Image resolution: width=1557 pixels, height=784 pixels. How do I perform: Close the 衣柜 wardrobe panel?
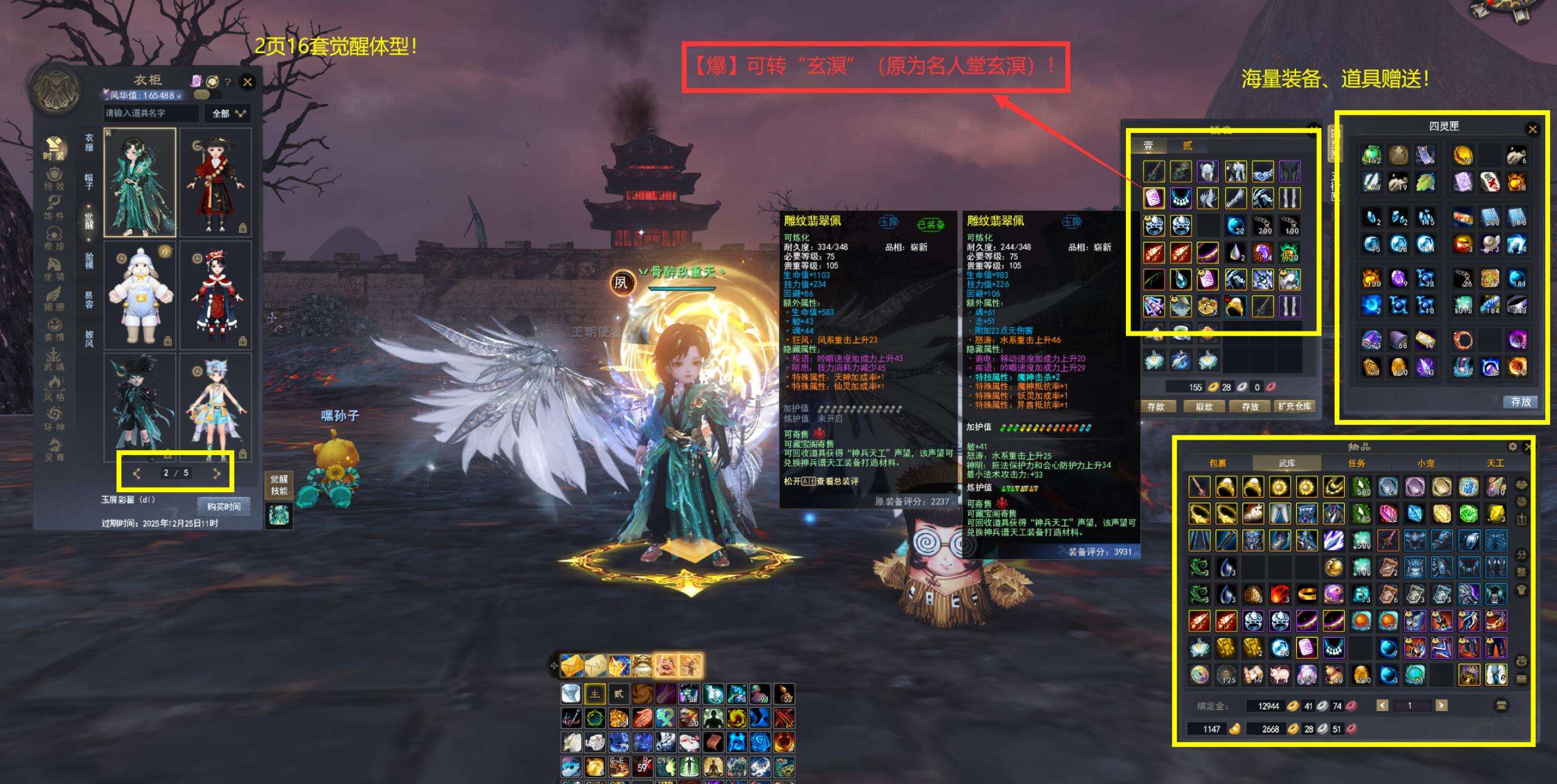247,82
